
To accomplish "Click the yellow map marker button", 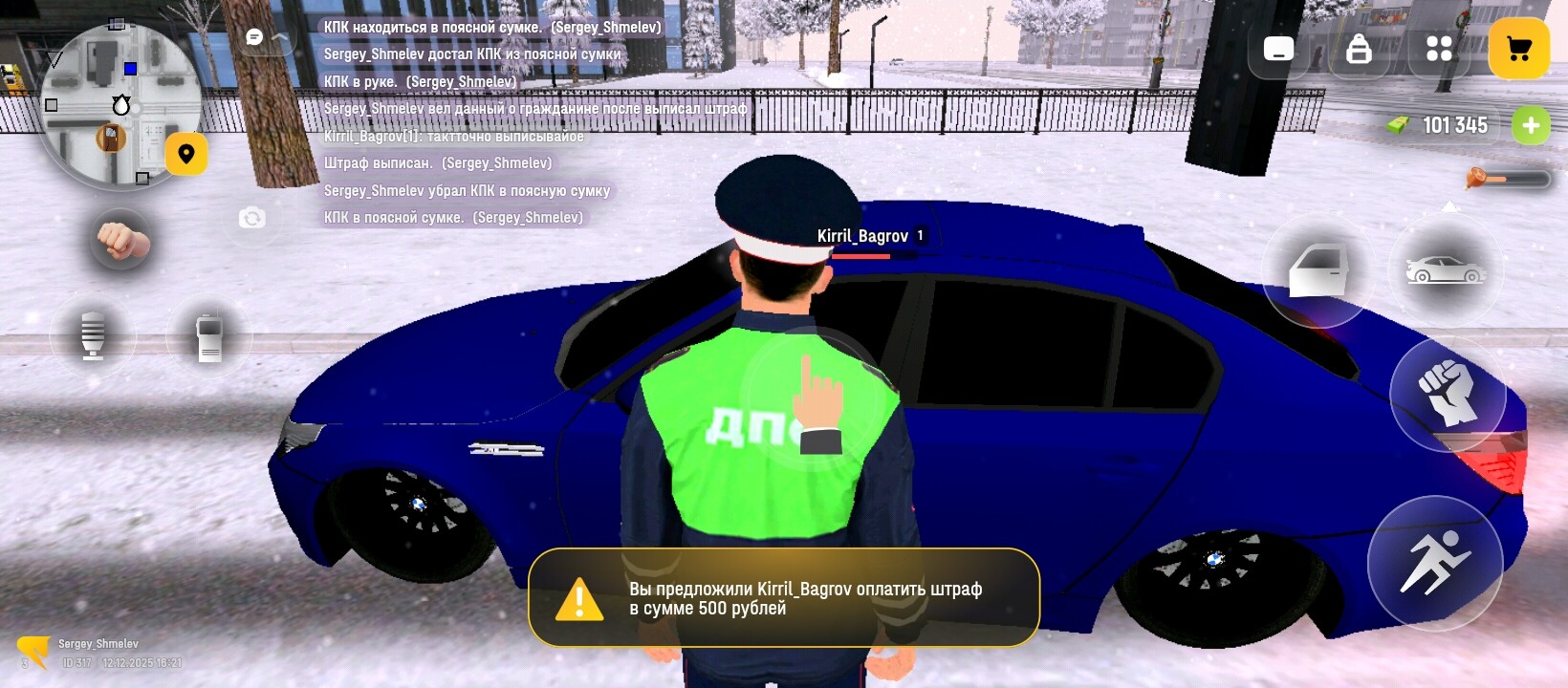I will point(186,154).
